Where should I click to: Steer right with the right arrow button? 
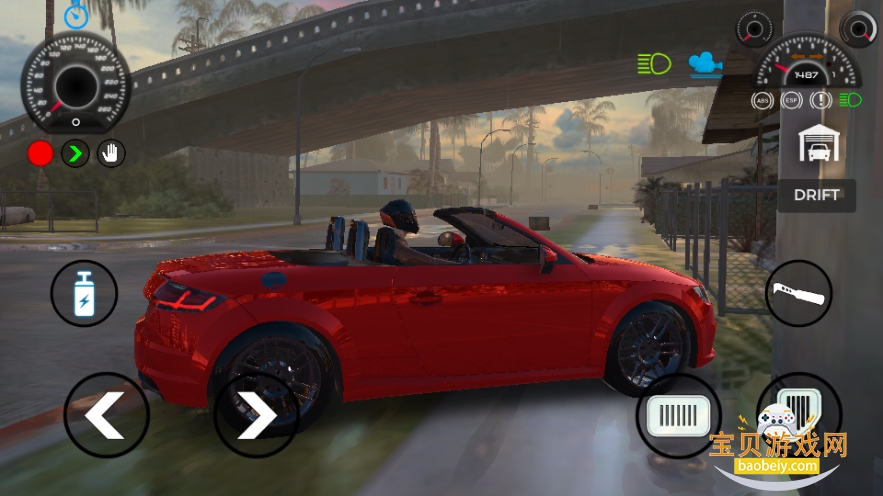pyautogui.click(x=255, y=415)
